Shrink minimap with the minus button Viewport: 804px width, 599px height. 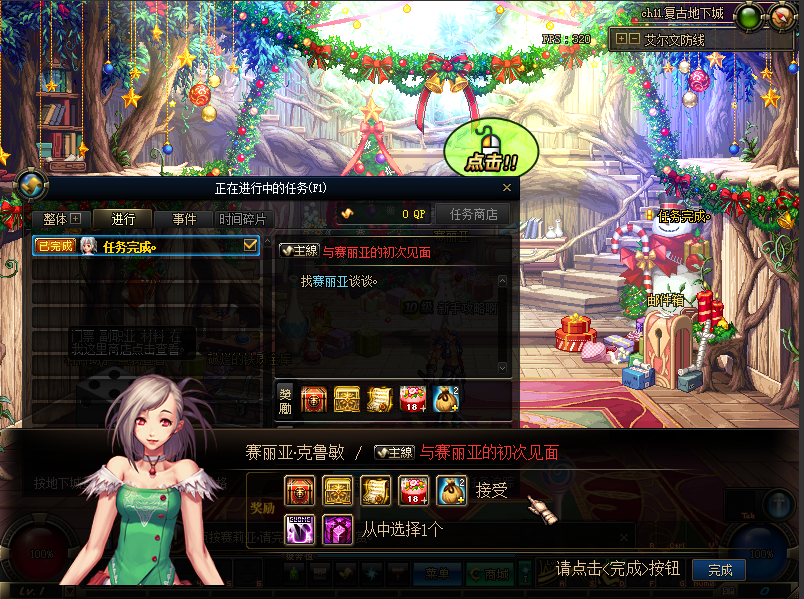[x=634, y=39]
